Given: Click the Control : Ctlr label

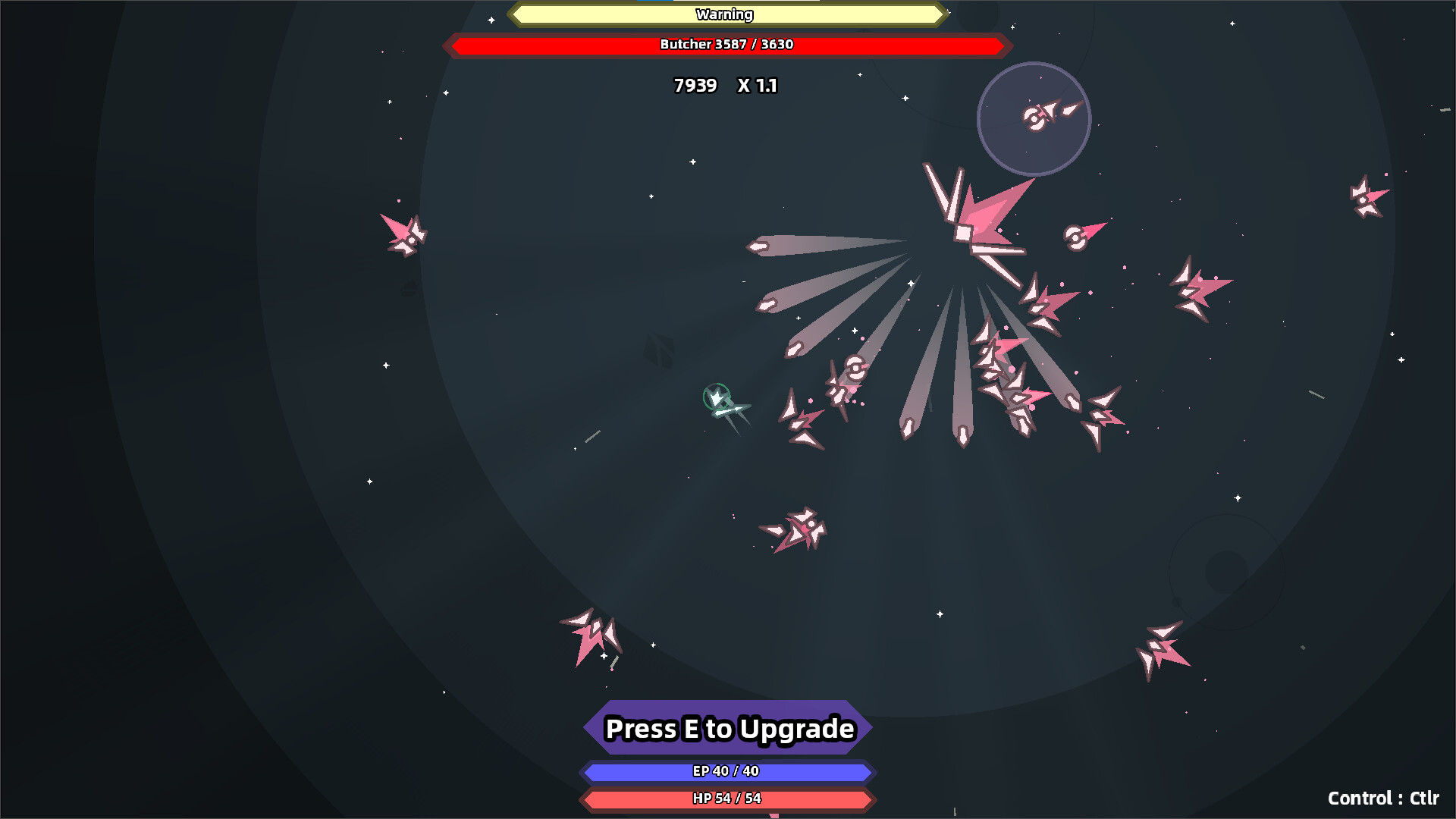Looking at the screenshot, I should (x=1384, y=799).
